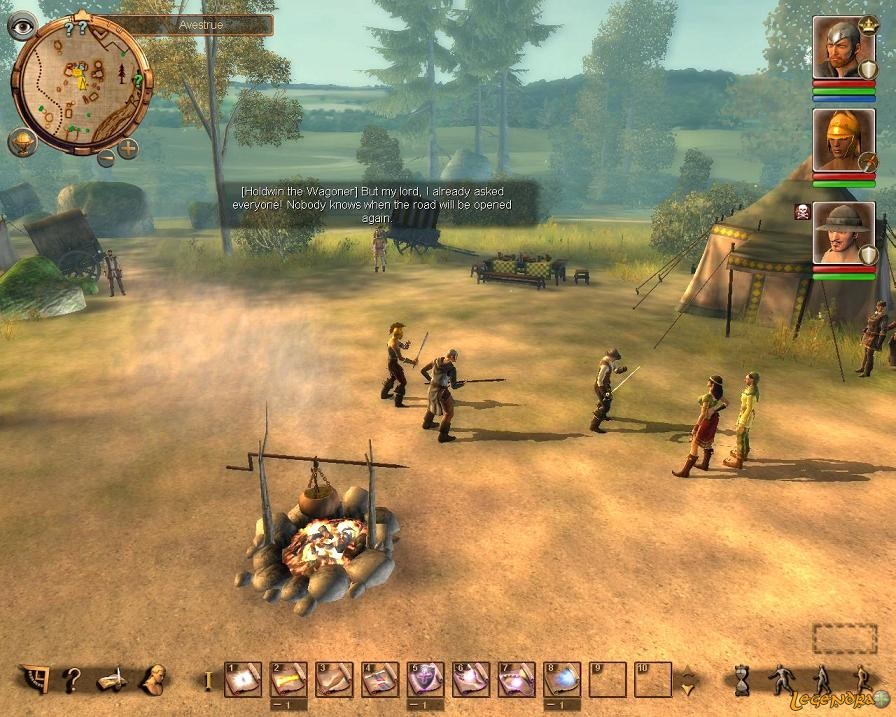Toggle the eye icon beside the minimap
Image resolution: width=896 pixels, height=717 pixels.
pyautogui.click(x=22, y=25)
